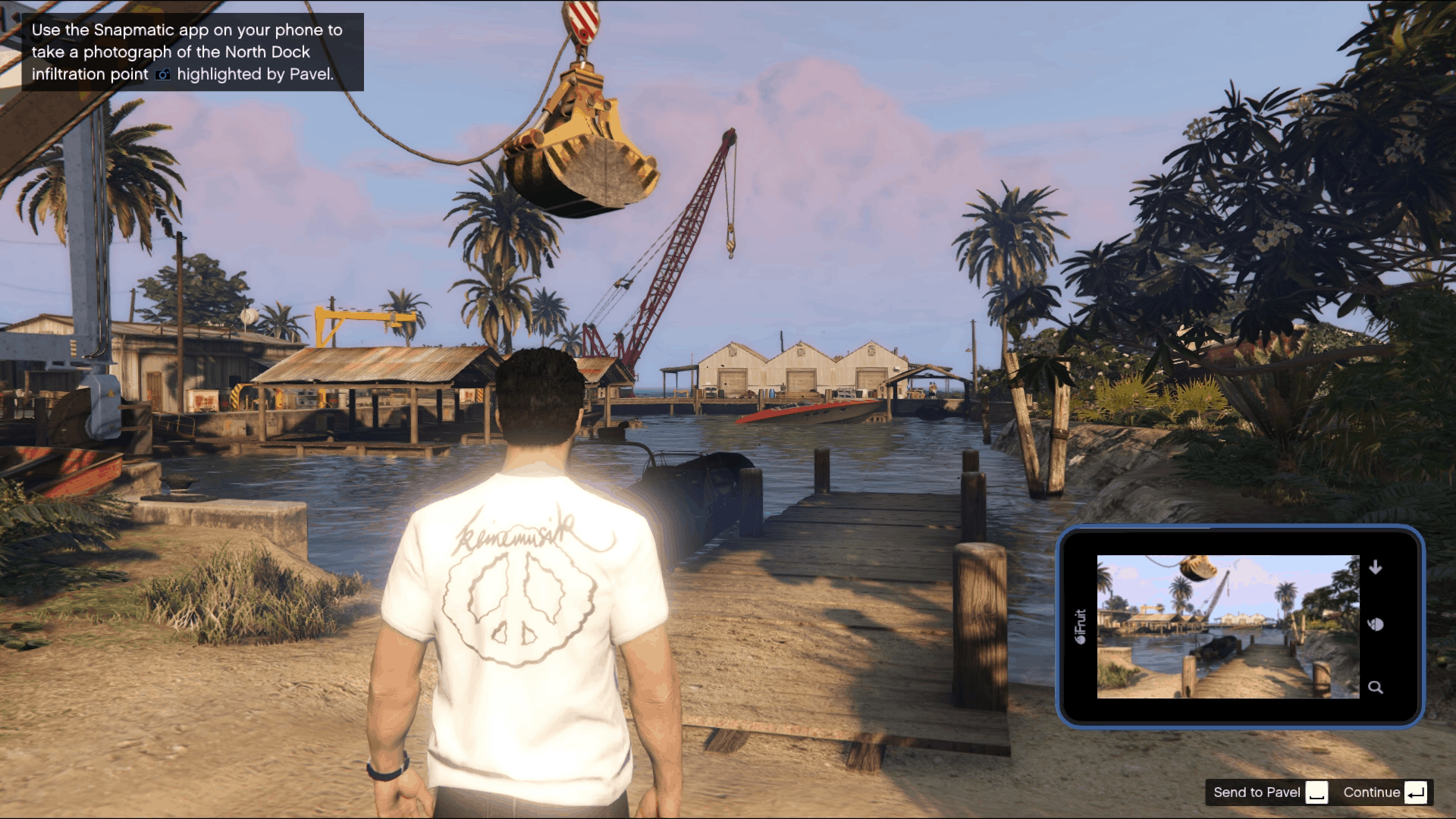The width and height of the screenshot is (1456, 819).
Task: Click the enter key icon beside Continue
Action: [x=1417, y=792]
